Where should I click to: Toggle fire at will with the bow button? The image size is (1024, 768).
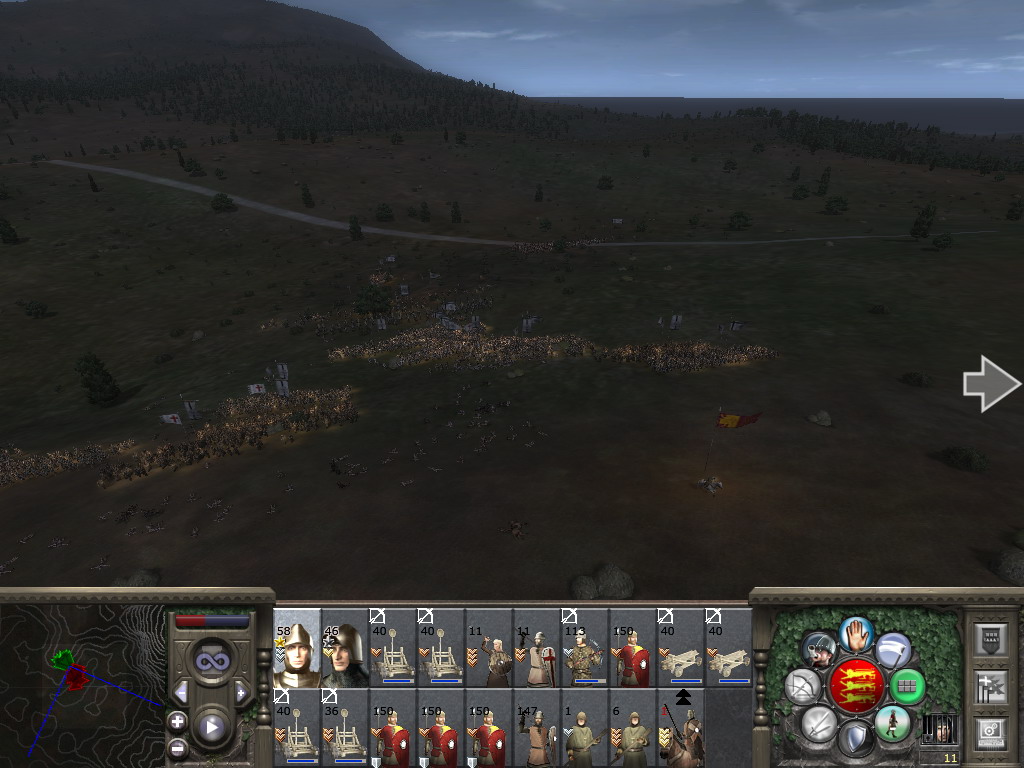pos(803,686)
